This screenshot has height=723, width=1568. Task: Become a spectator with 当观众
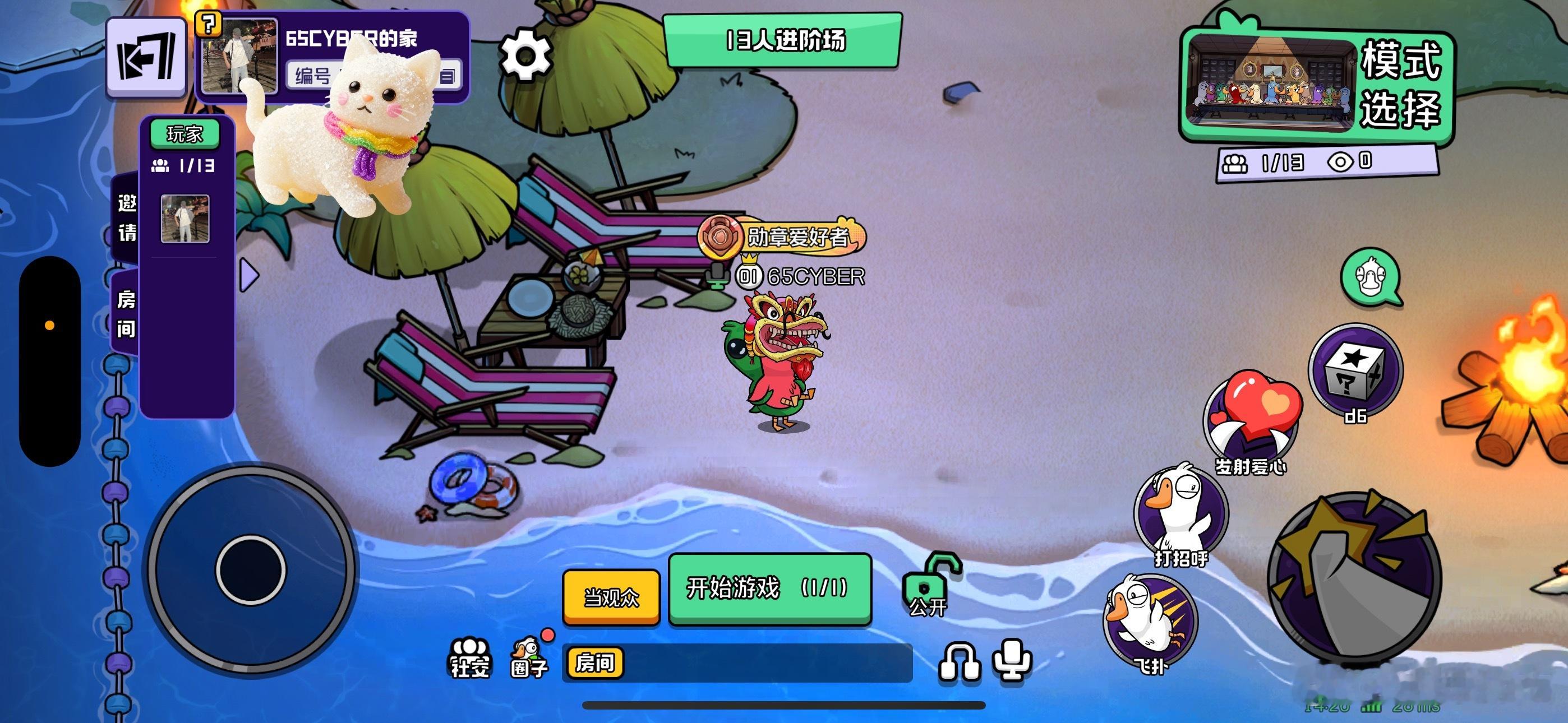pos(611,597)
